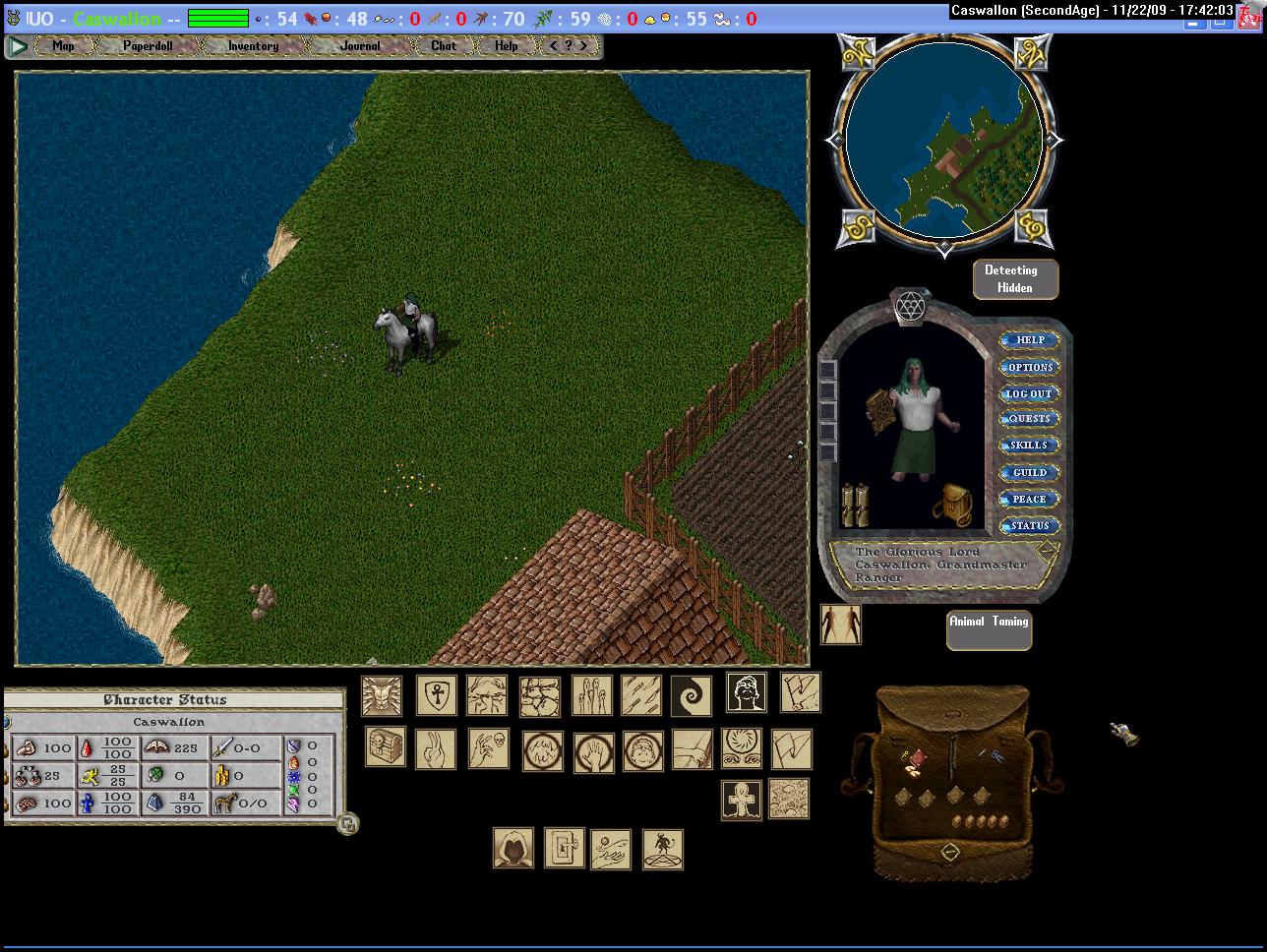1267x952 pixels.
Task: Toggle the PEACE war mode button
Action: (x=1030, y=500)
